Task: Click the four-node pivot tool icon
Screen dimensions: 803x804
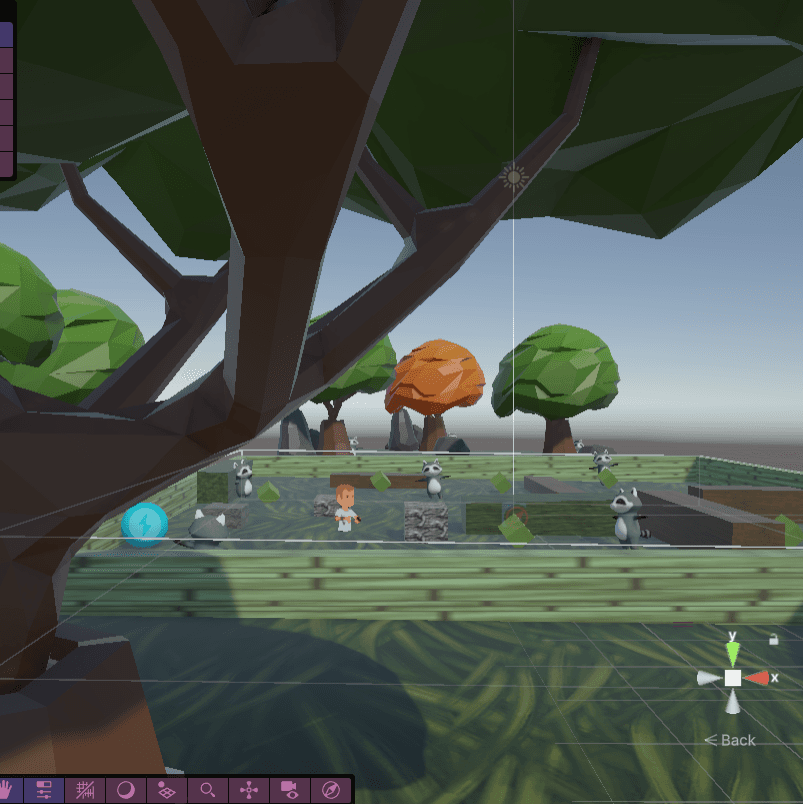Action: coord(249,789)
